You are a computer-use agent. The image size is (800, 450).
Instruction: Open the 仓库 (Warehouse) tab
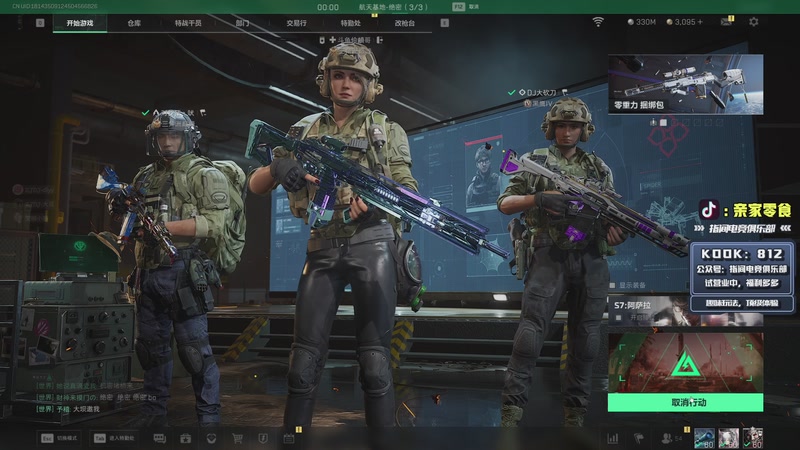tap(134, 22)
